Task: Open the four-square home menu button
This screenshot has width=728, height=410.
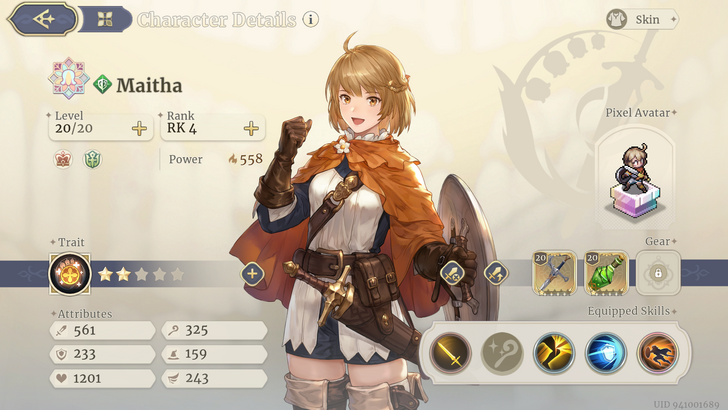Action: (x=105, y=18)
